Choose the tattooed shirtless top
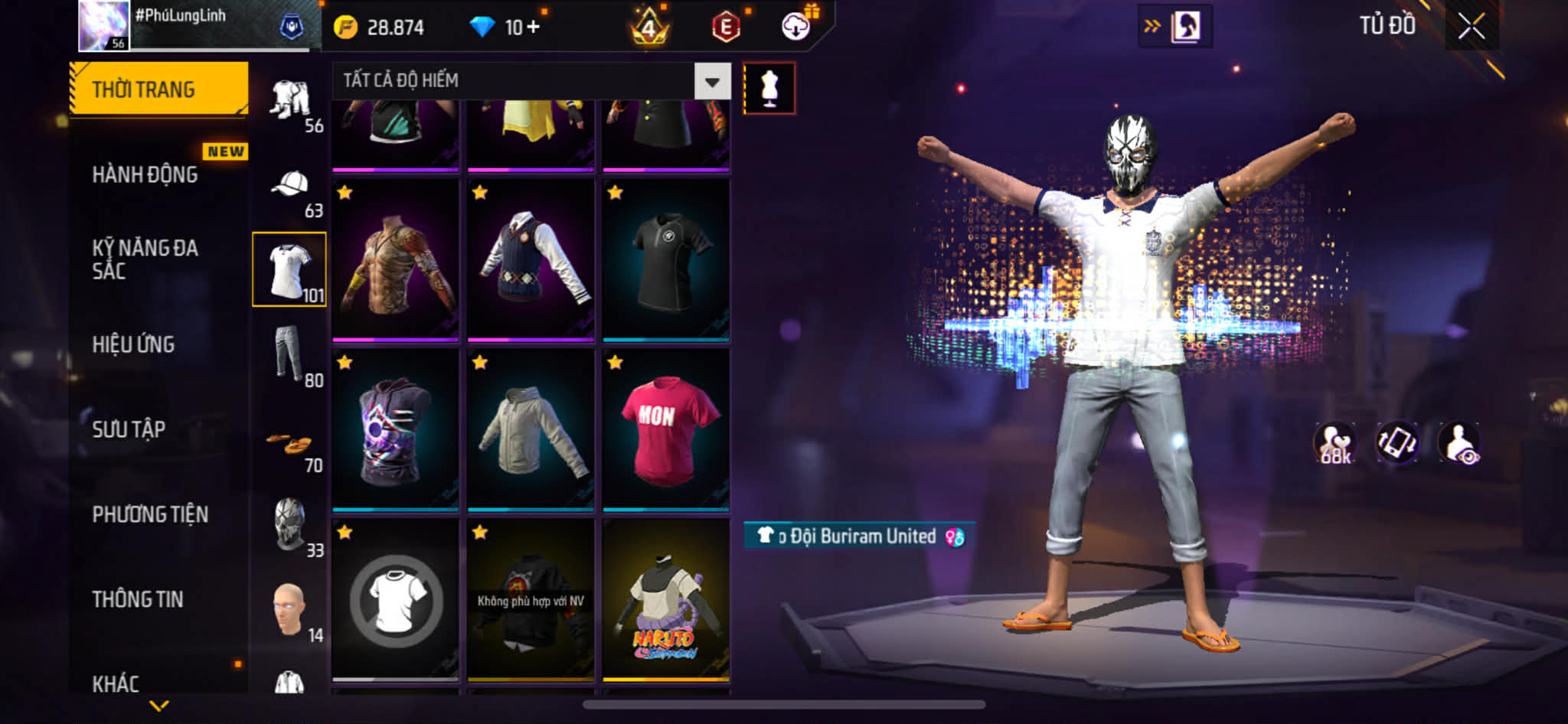The height and width of the screenshot is (724, 1568). (x=395, y=260)
